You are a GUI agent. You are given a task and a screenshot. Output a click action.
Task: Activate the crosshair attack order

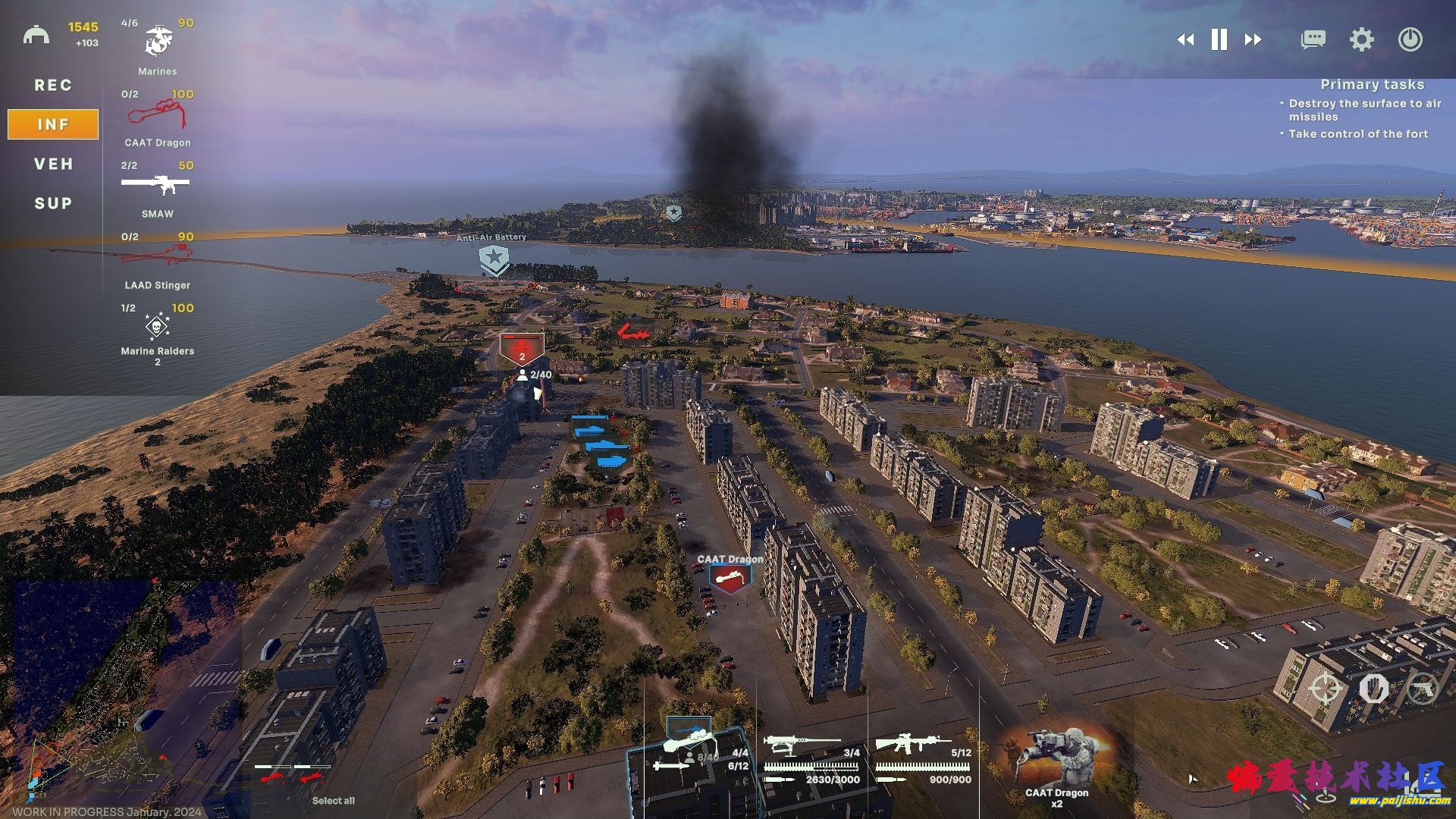coord(1325,689)
